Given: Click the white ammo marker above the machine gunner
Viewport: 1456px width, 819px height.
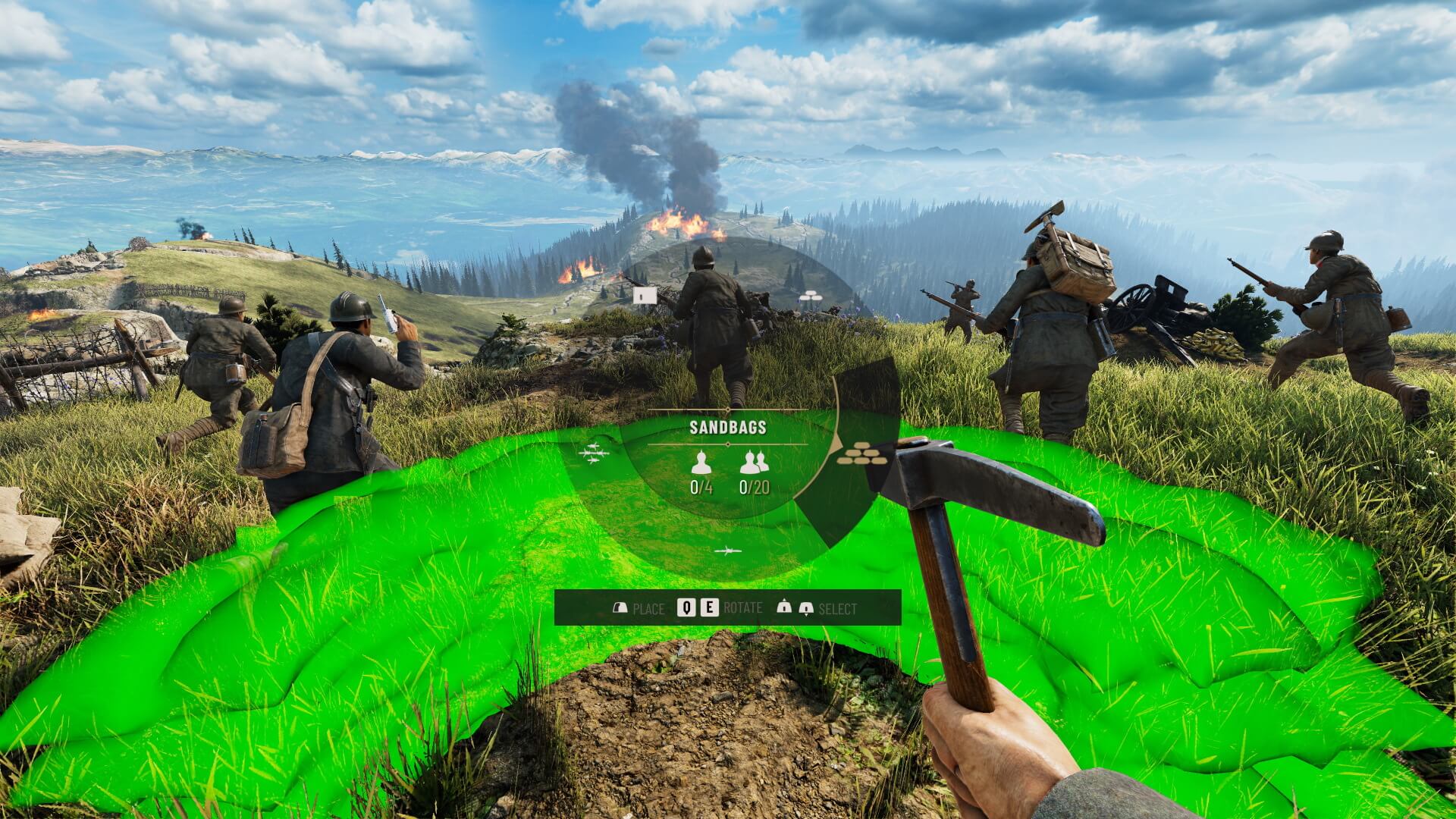Looking at the screenshot, I should pyautogui.click(x=645, y=294).
